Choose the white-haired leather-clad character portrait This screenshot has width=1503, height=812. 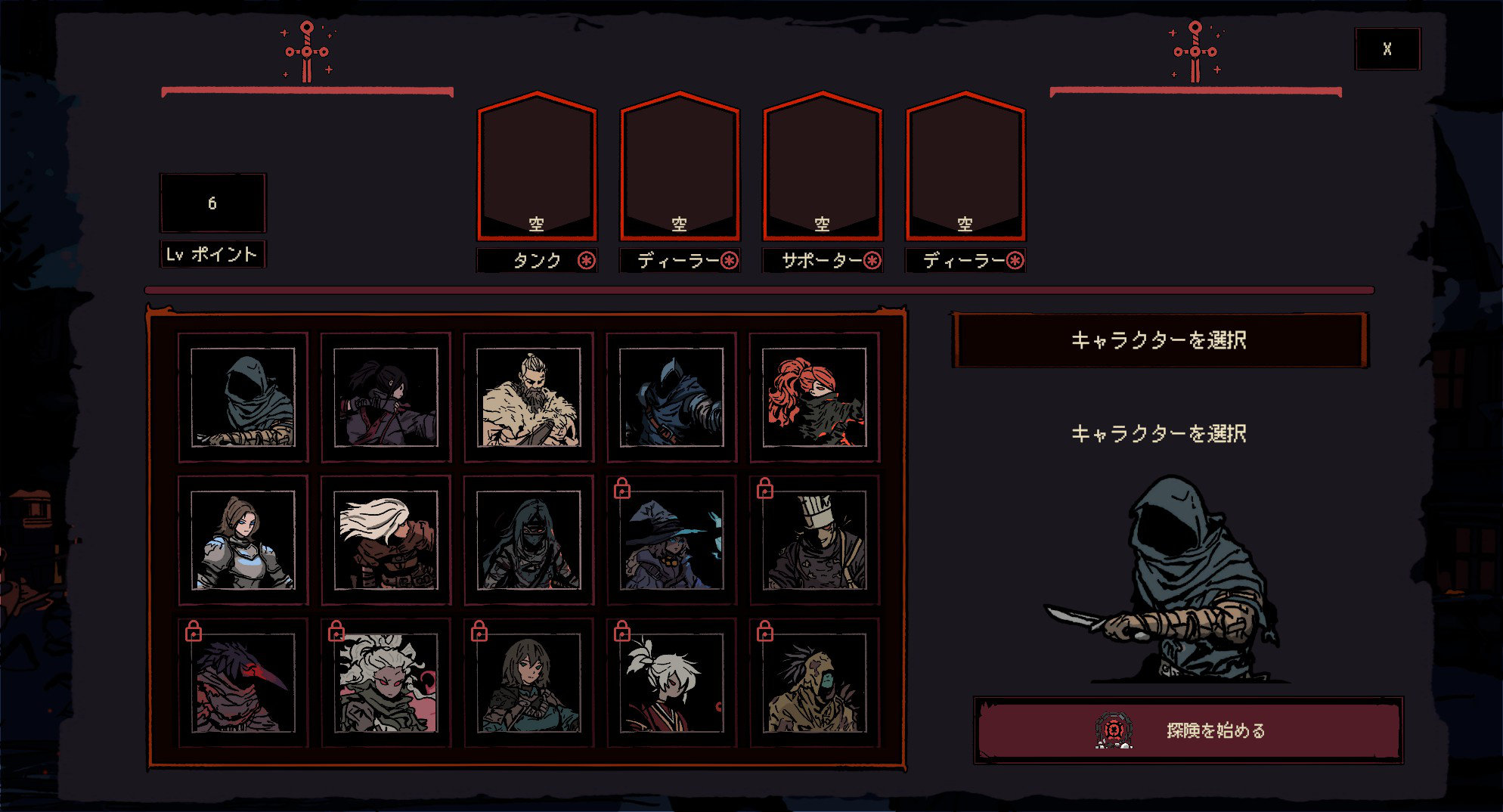pos(386,540)
